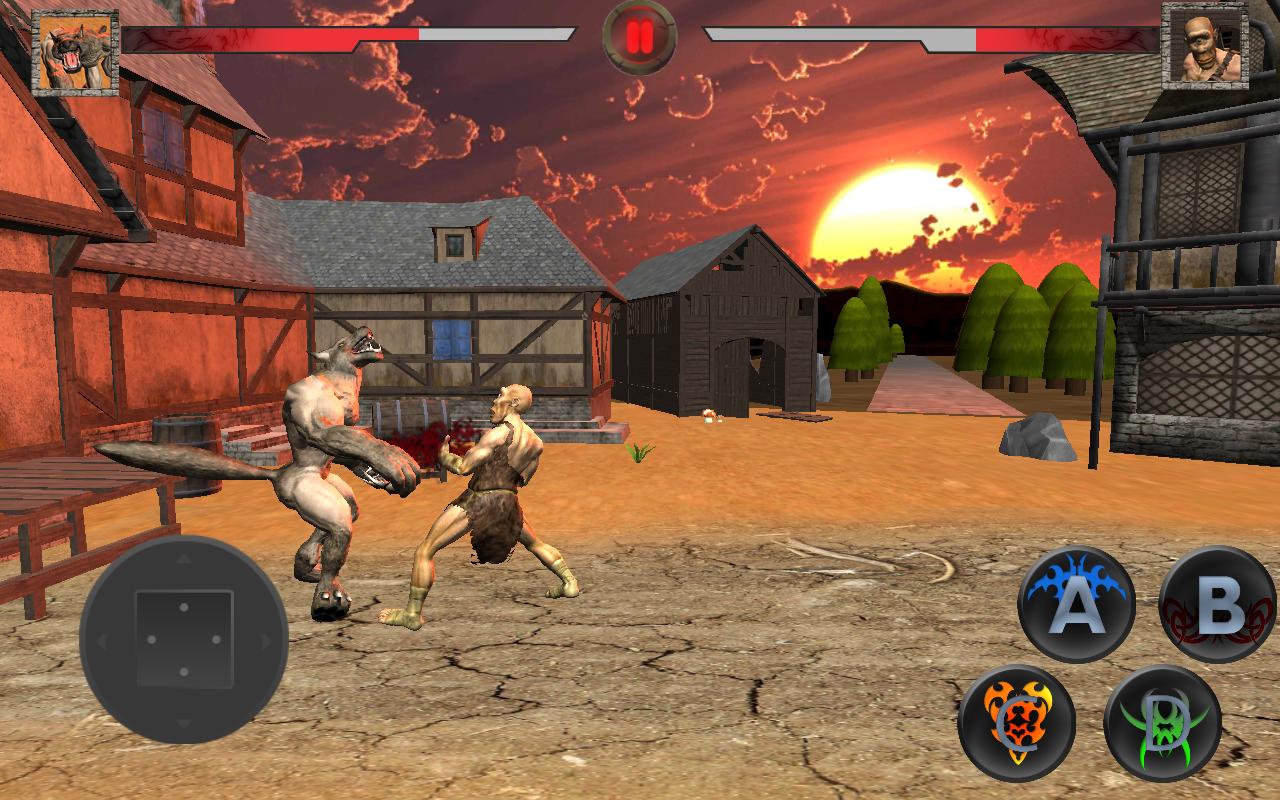The image size is (1280, 800).
Task: Tap the blue A attack button
Action: [x=1076, y=604]
